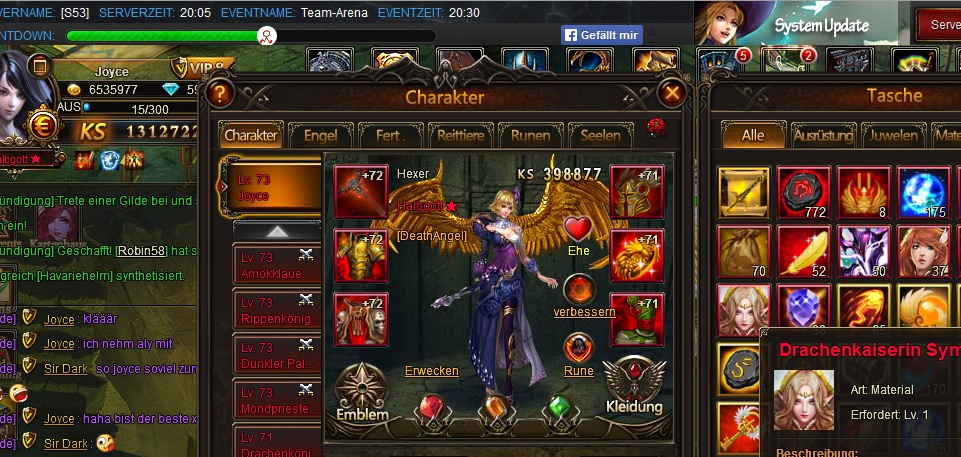Click the Facebook Gefällt mir button
961x457 pixels.
coord(600,35)
